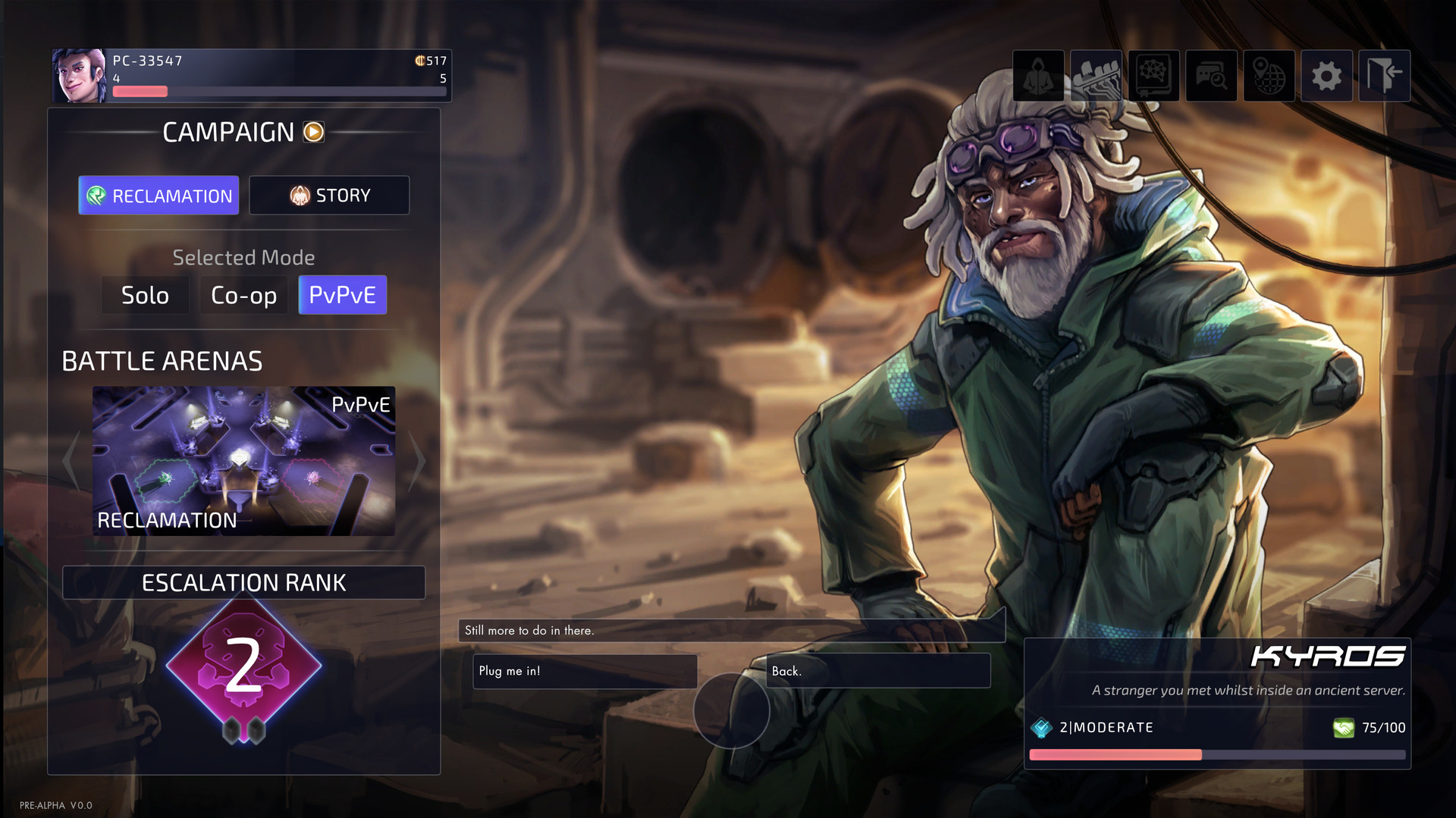
Task: Open the world map globe icon
Action: [x=1269, y=76]
